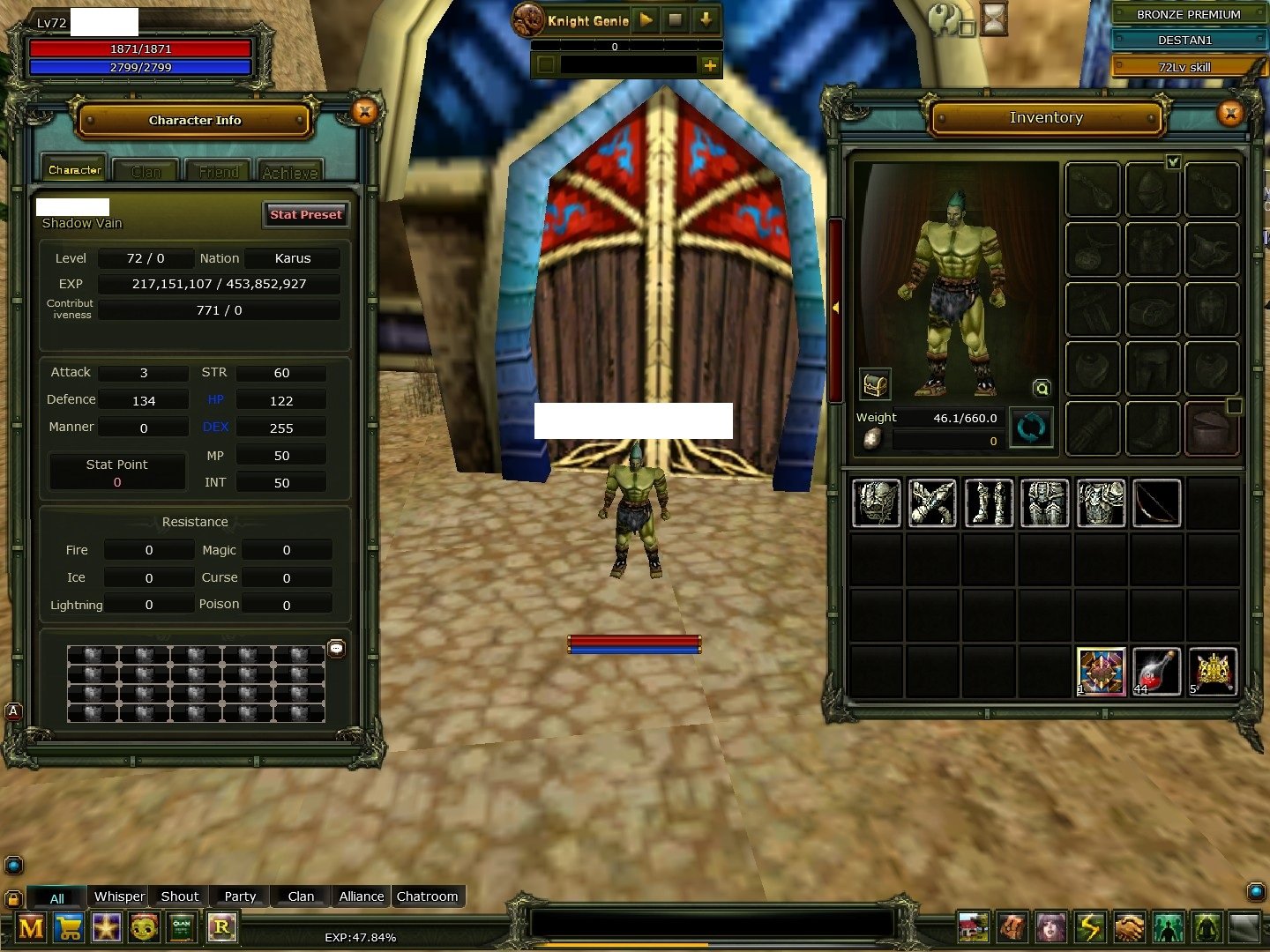Select the golden crown emblem item

1213,672
